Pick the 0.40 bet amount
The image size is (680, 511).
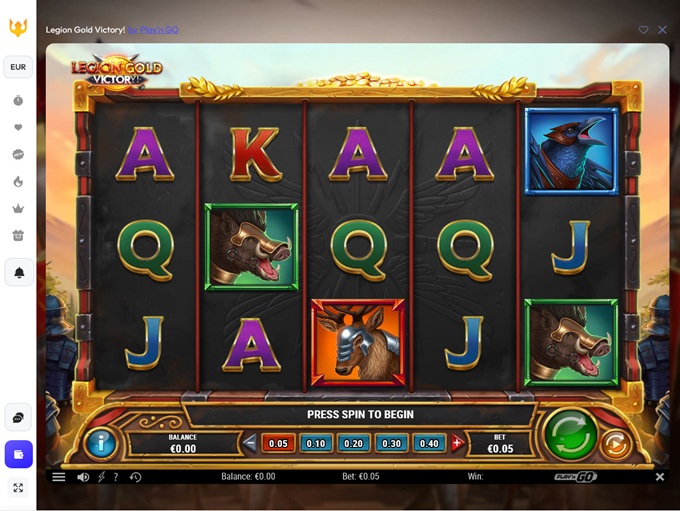429,443
